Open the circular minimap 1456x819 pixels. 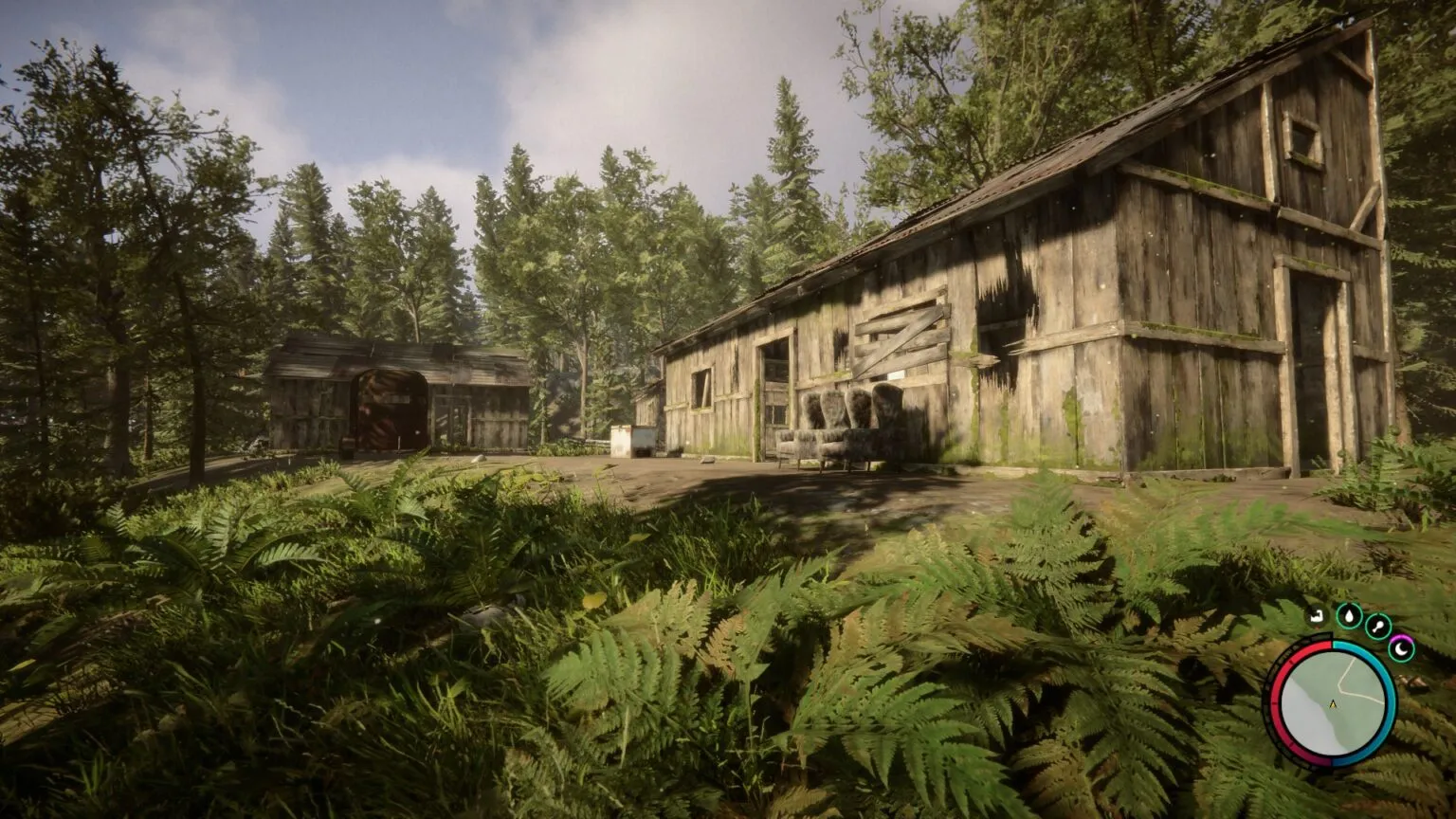[x=1332, y=703]
